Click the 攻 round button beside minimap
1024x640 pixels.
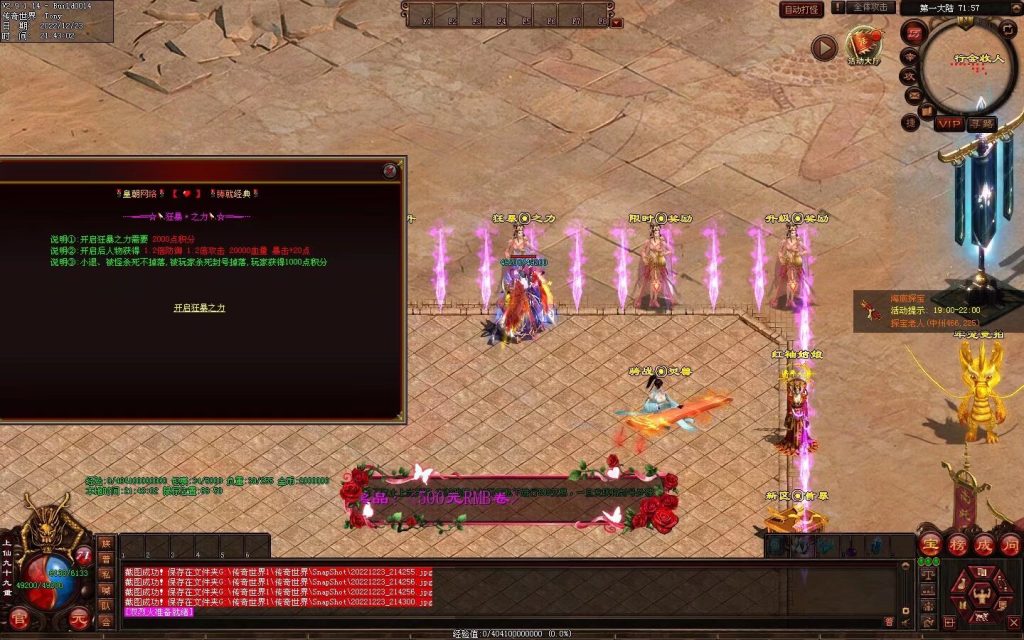tap(909, 74)
